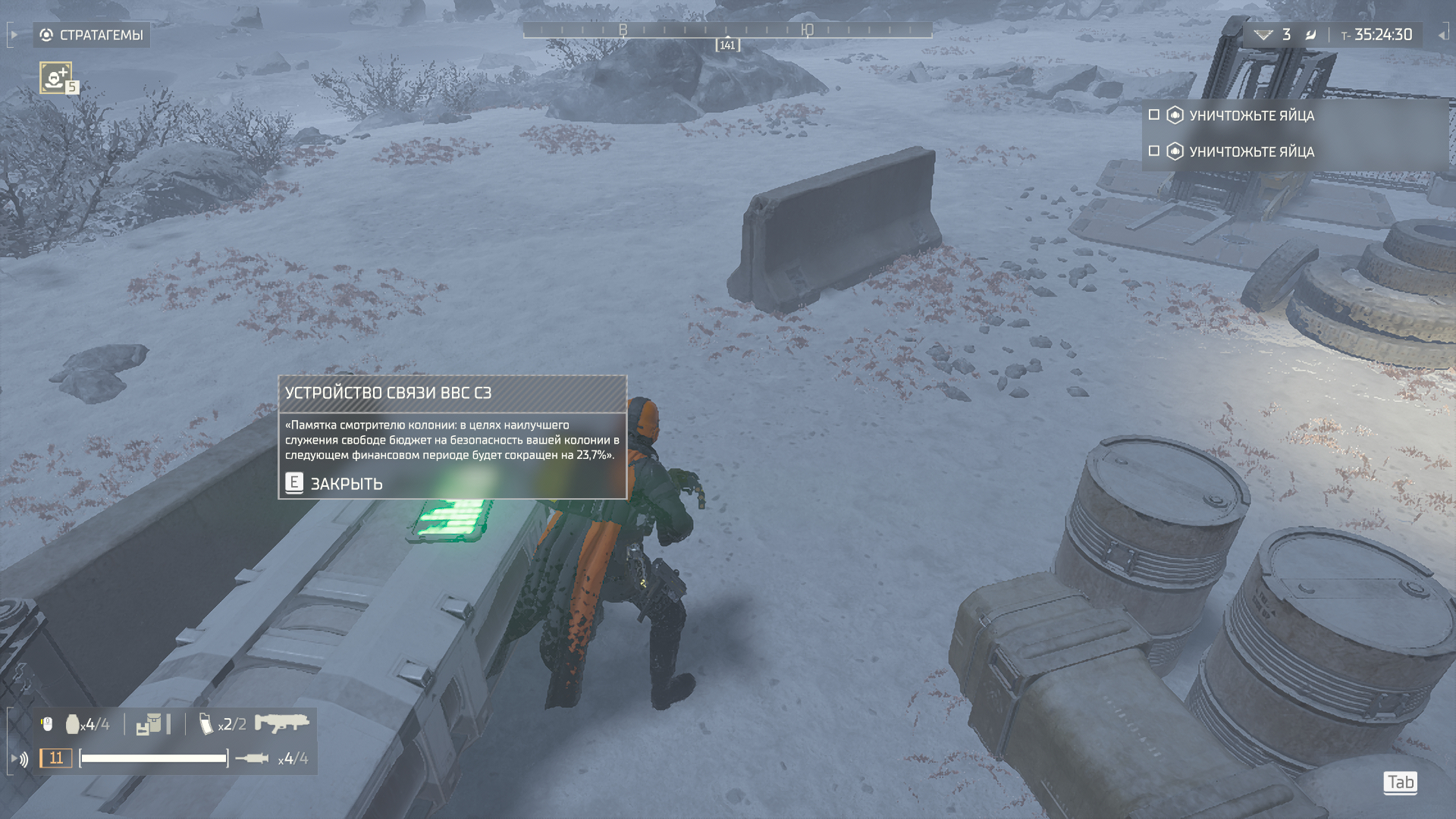The image size is (1456, 819).
Task: Select the grenade icon in weapon panel
Action: (73, 724)
